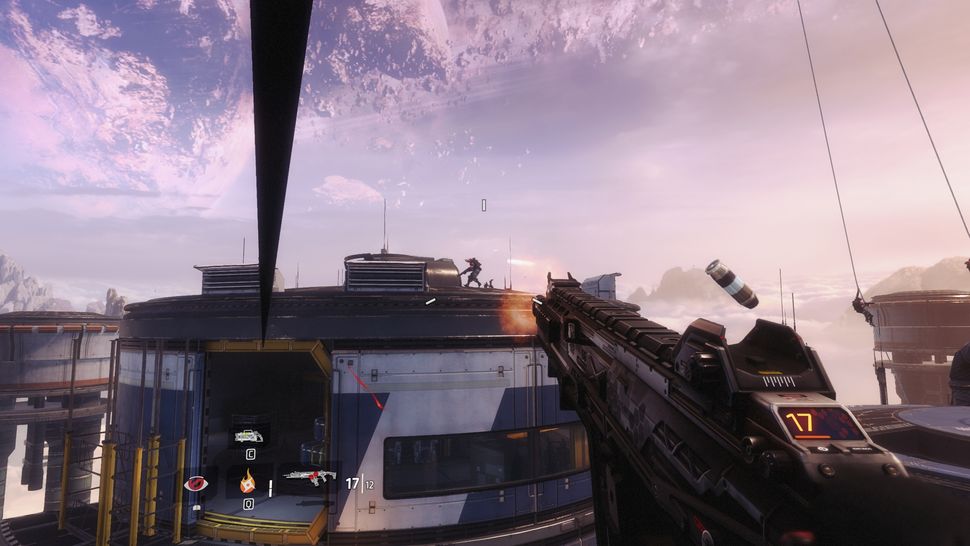970x546 pixels.
Task: Click the red eye ability icon
Action: (194, 484)
